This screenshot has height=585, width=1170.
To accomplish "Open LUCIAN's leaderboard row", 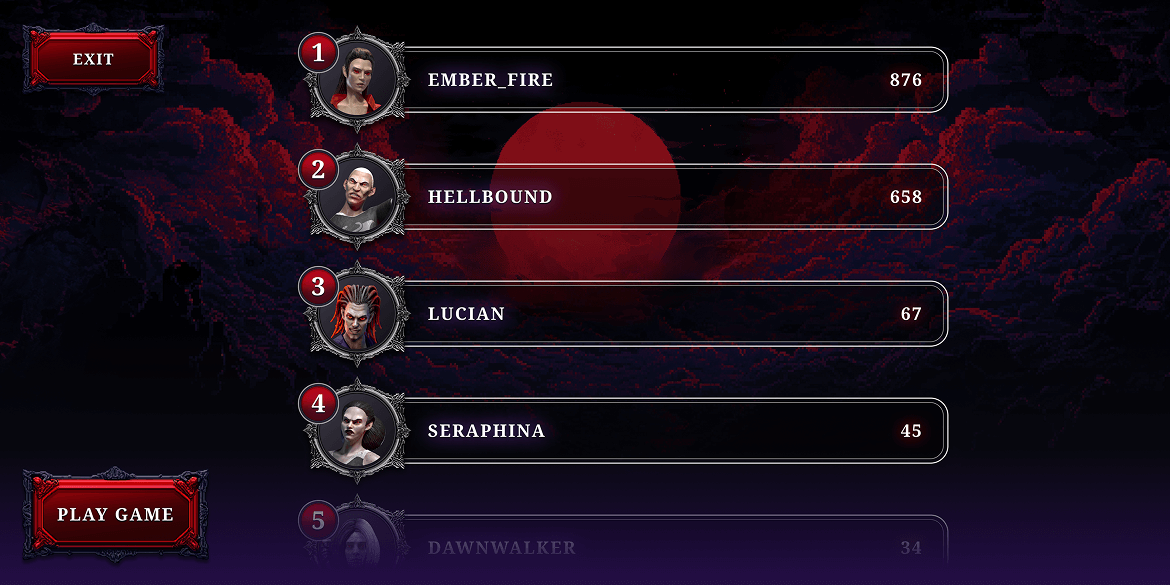I will pyautogui.click(x=670, y=314).
